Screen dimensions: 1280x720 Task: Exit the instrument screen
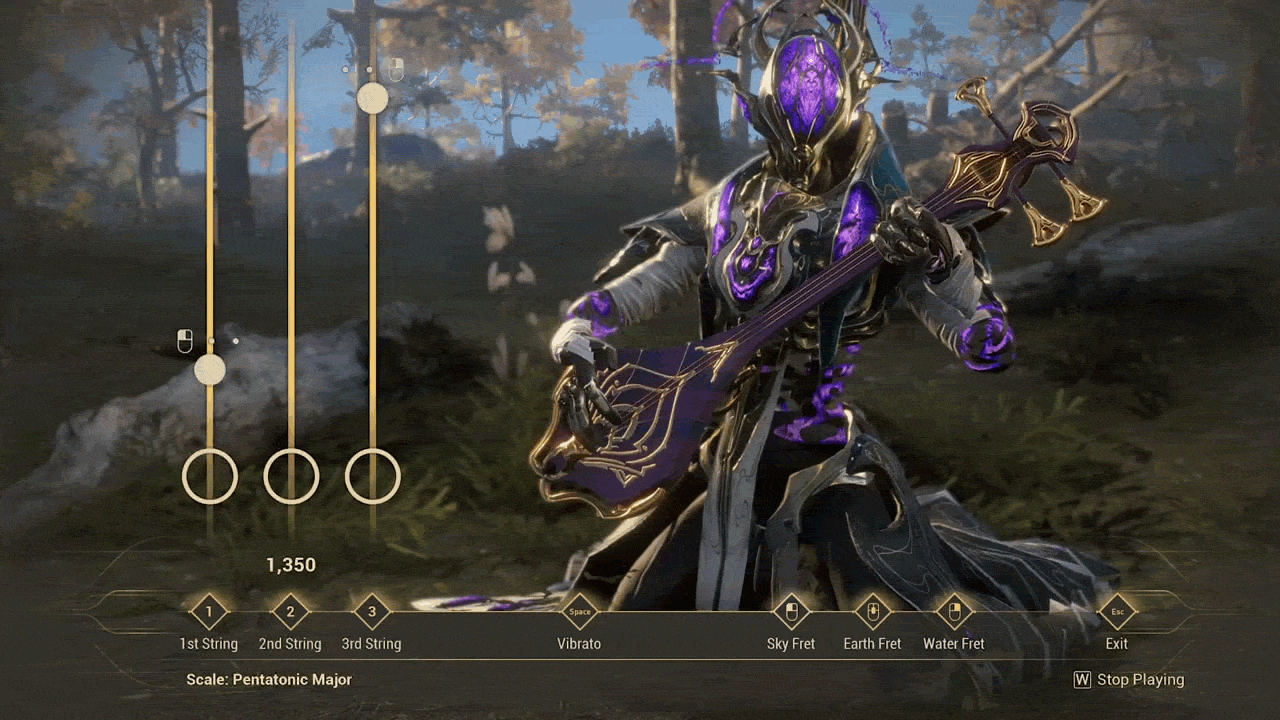[1117, 612]
